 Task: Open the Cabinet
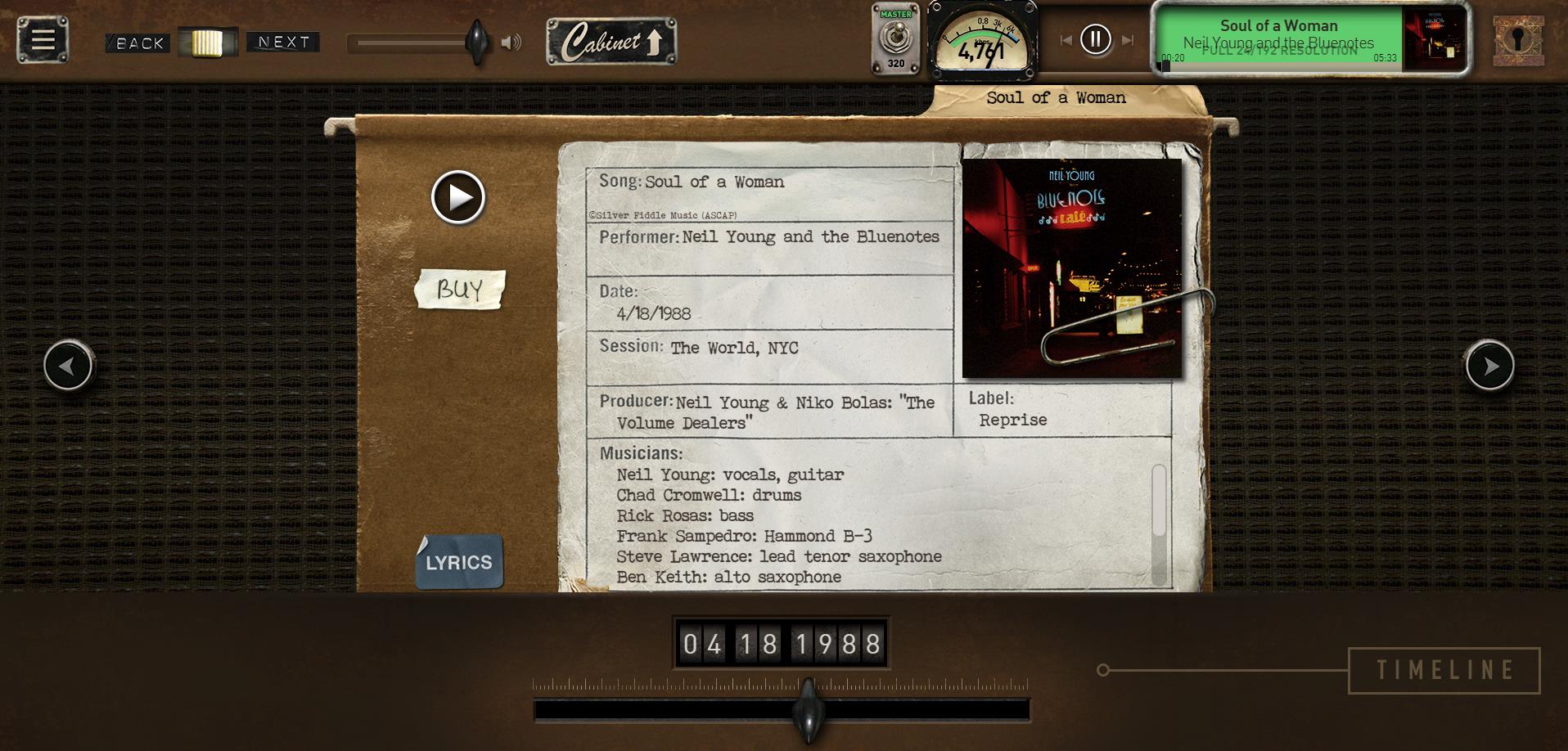611,42
